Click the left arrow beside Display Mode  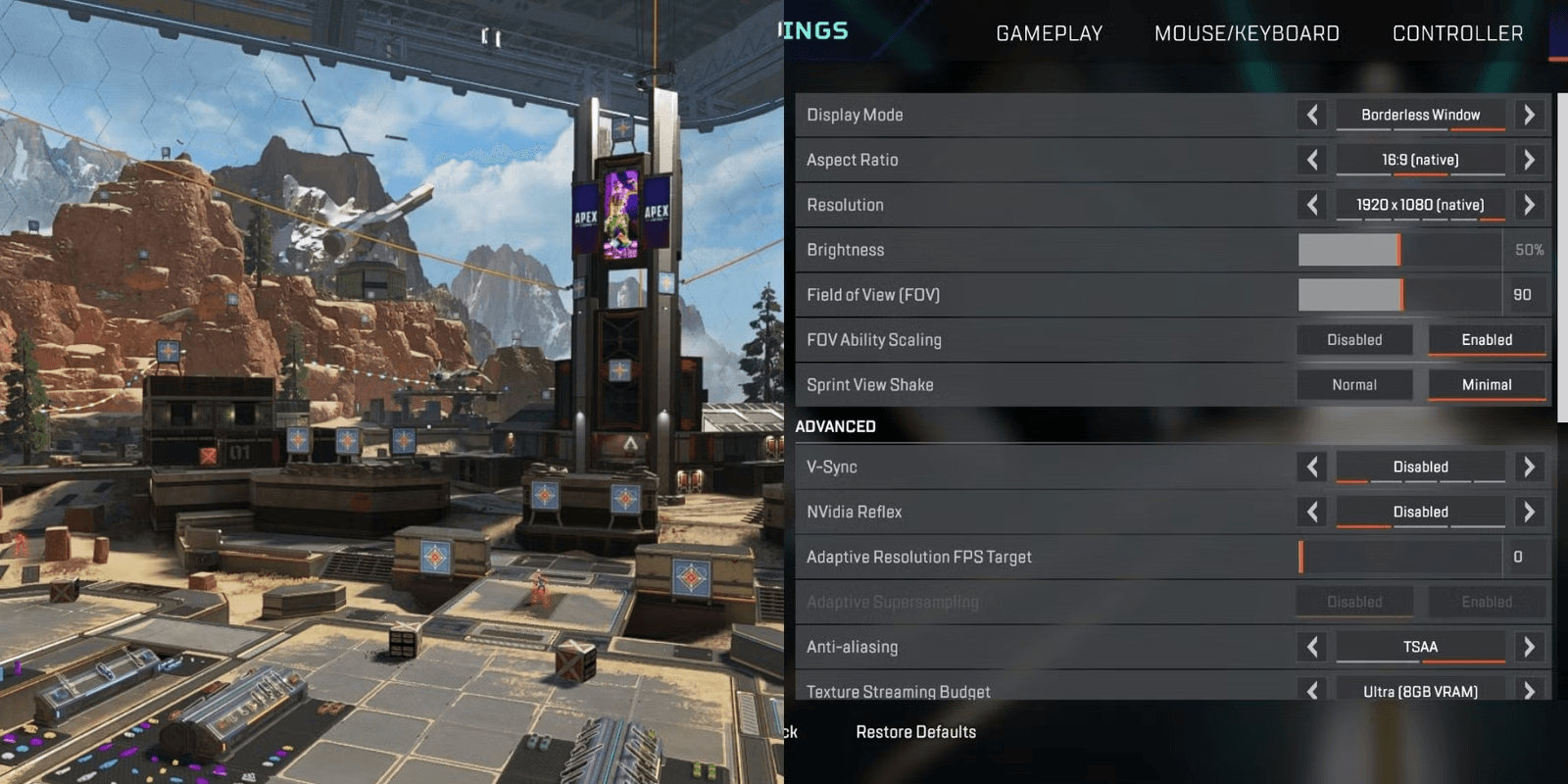(1311, 114)
